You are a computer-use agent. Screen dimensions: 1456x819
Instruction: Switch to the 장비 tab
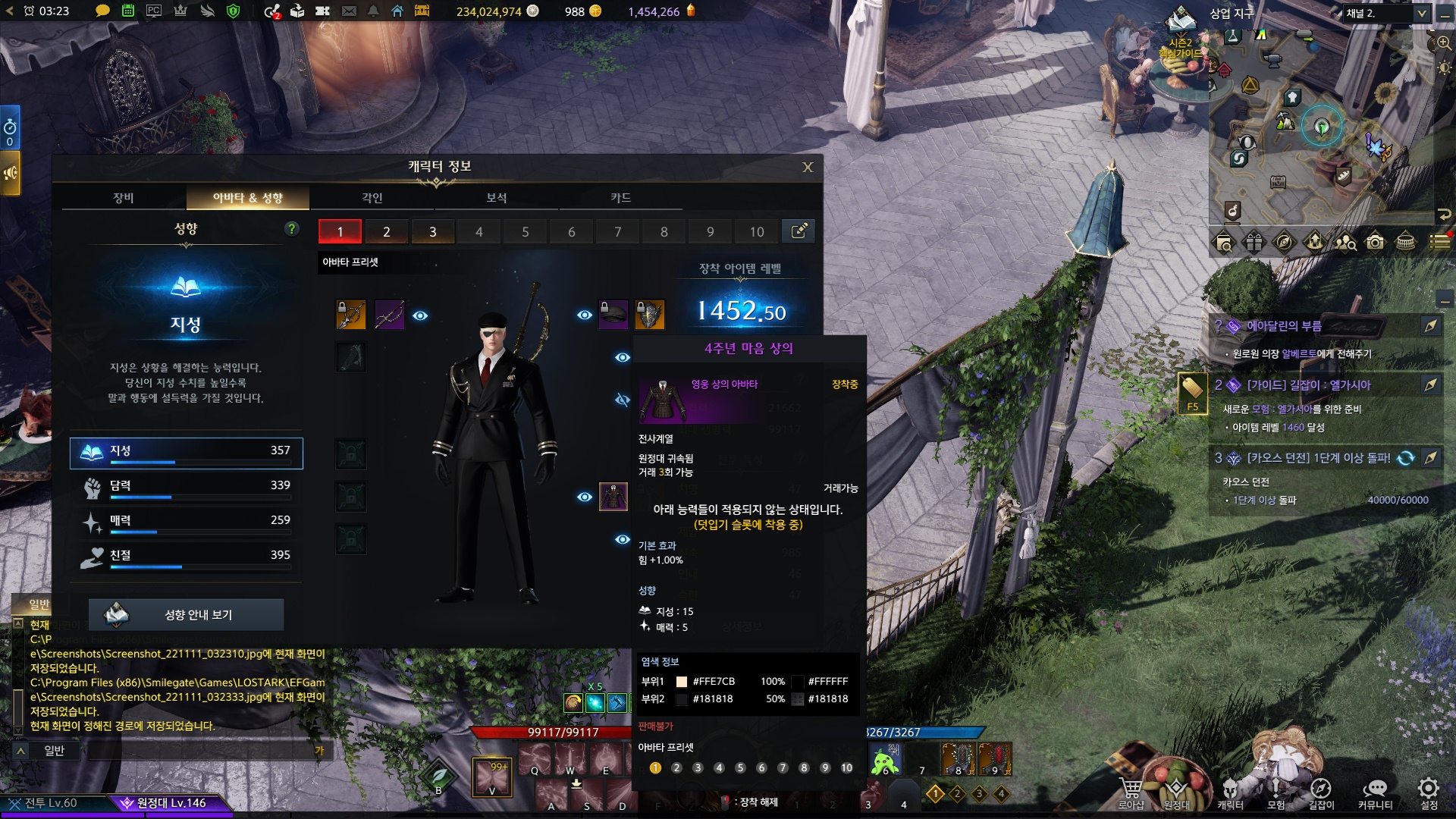coord(124,198)
